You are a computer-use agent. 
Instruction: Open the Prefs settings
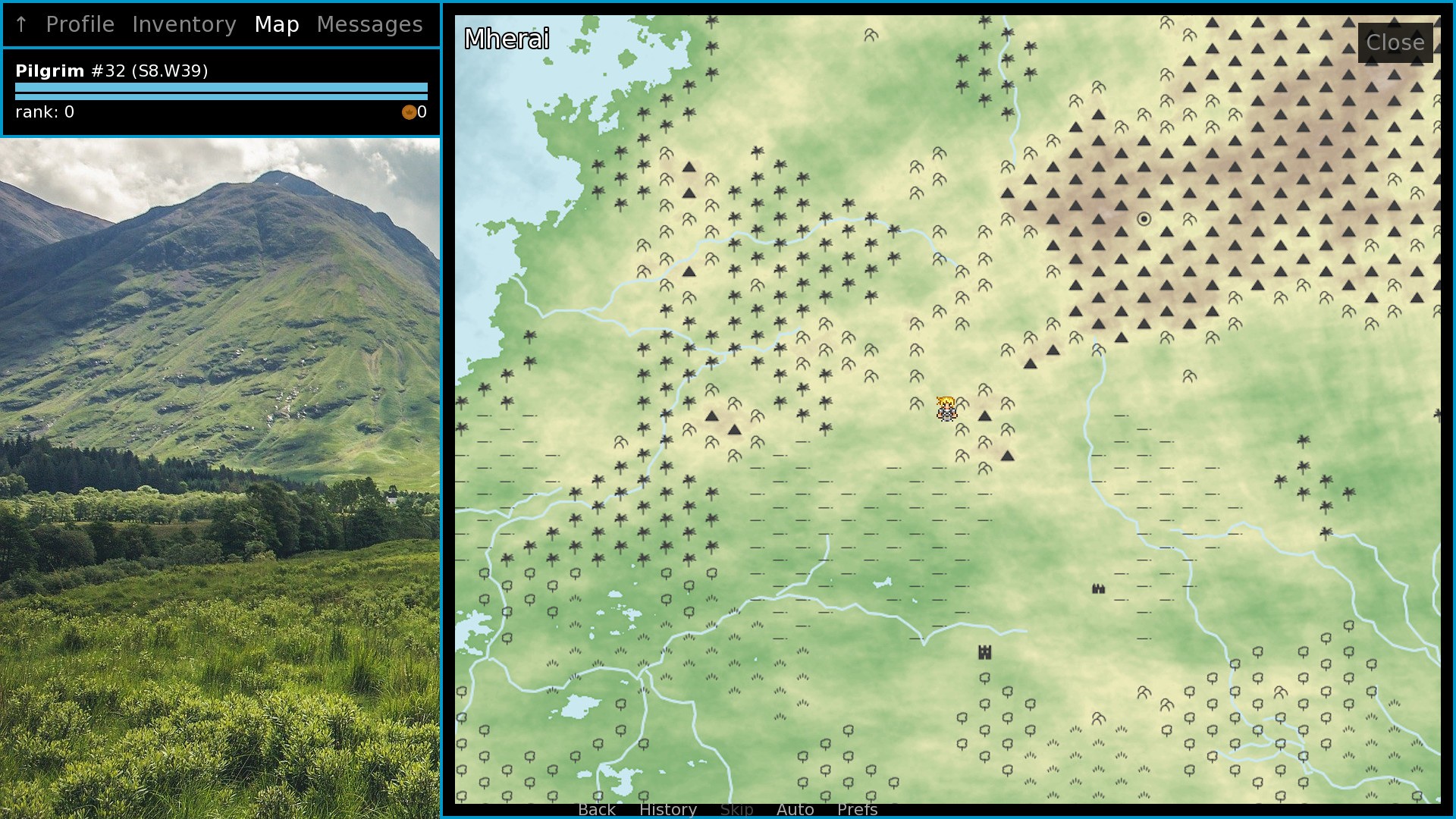[x=857, y=810]
